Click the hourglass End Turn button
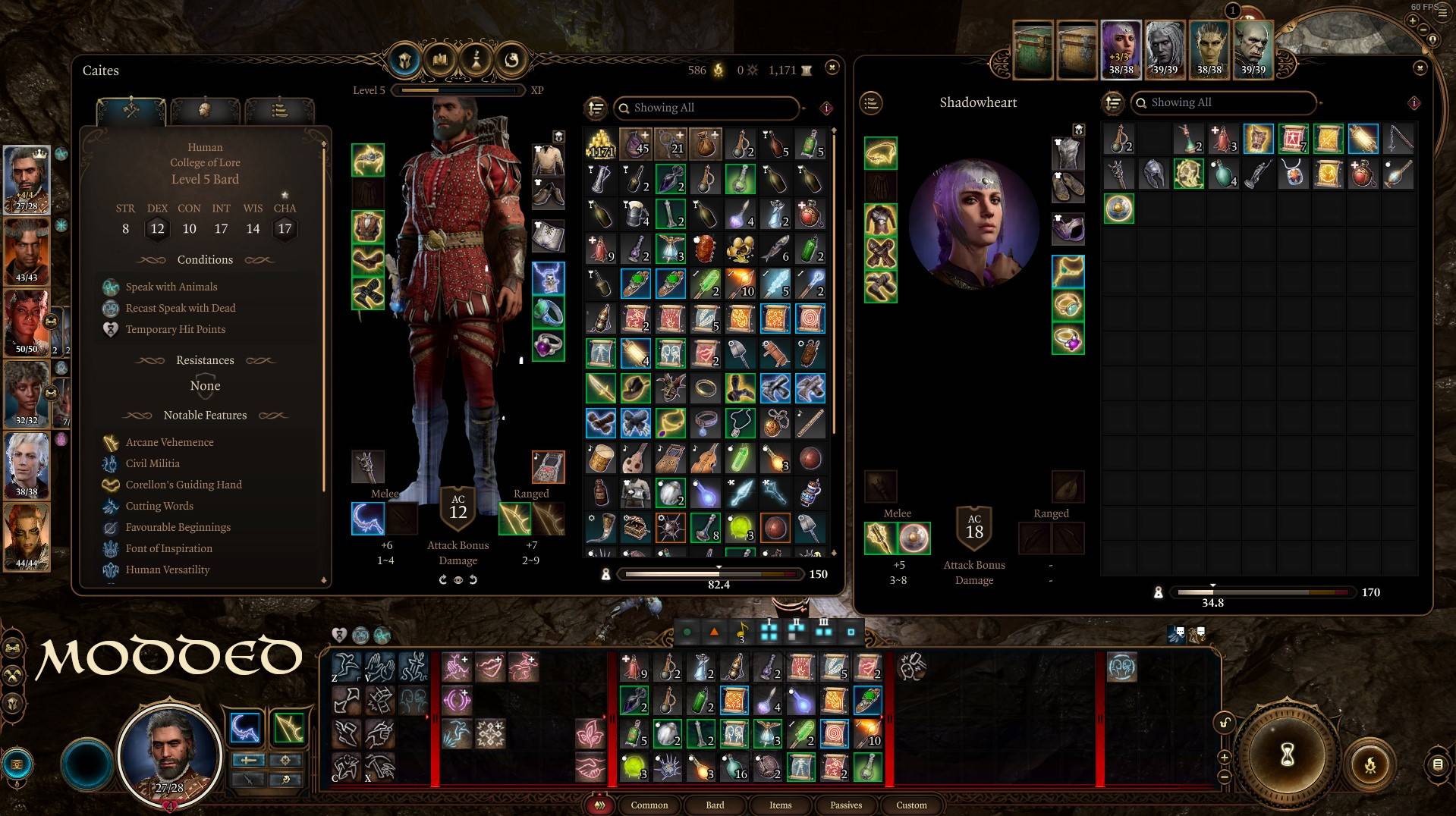This screenshot has width=1456, height=816. [x=1288, y=755]
